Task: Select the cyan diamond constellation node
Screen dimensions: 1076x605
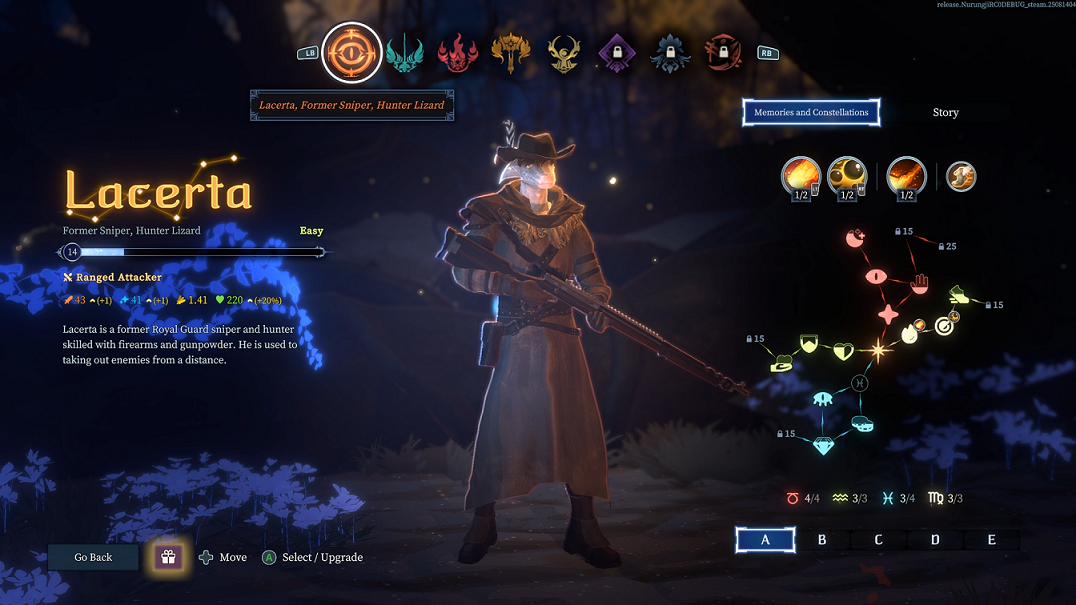Action: [x=823, y=445]
